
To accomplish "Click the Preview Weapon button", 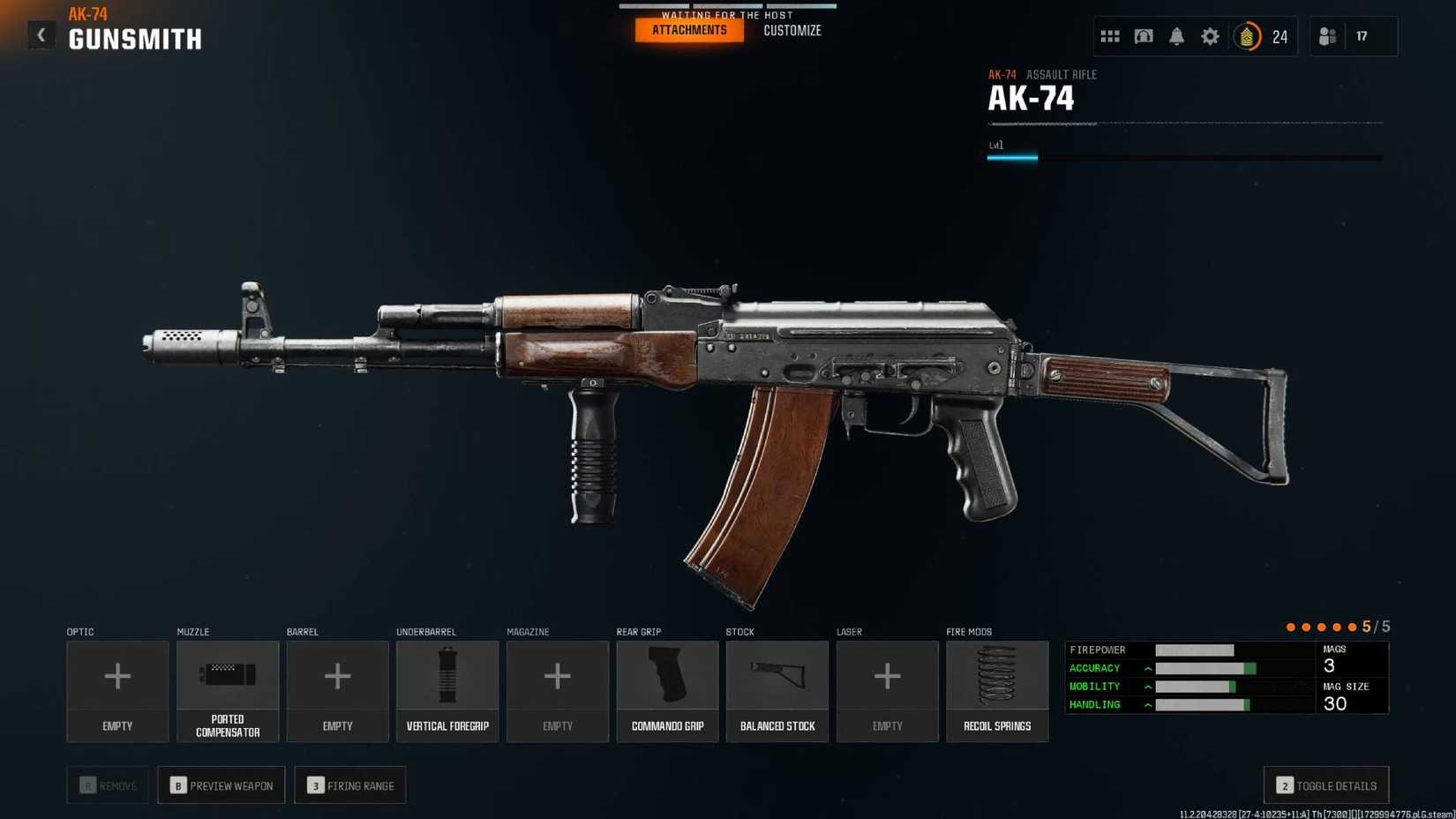I will tap(221, 785).
